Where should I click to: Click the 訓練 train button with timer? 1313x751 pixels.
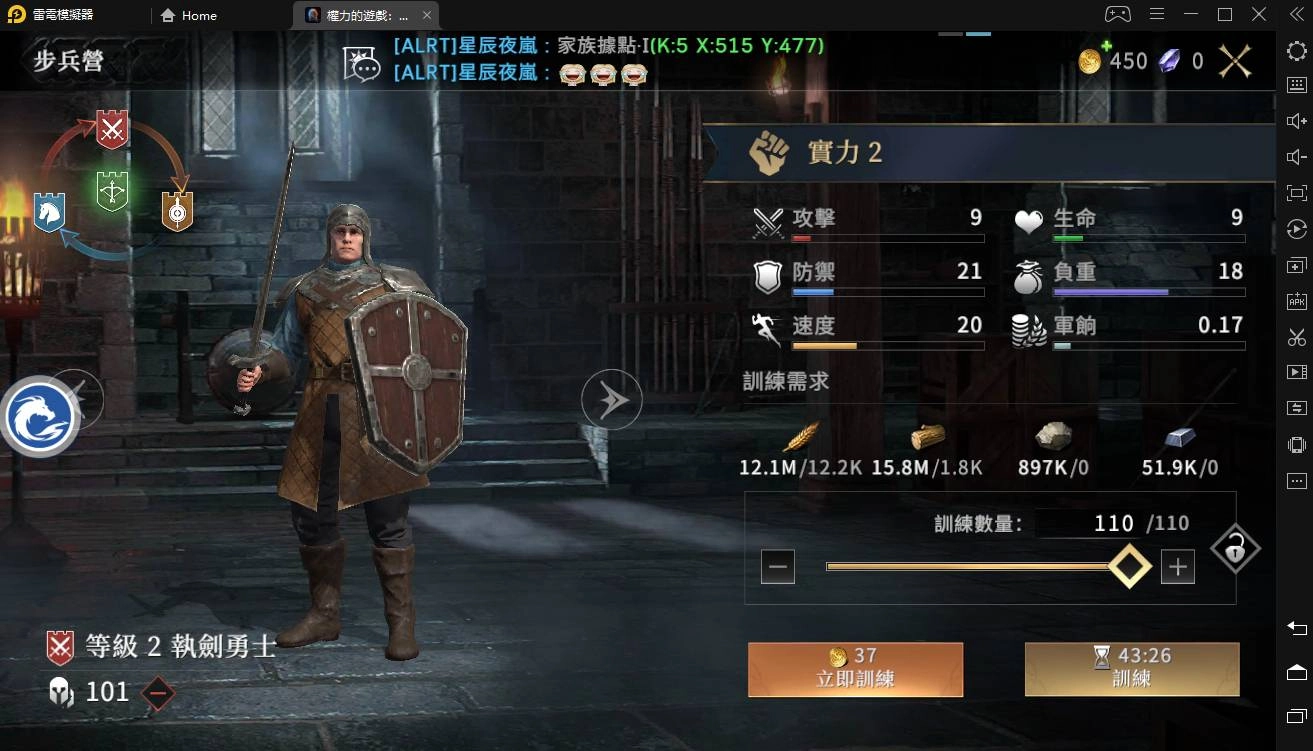point(1131,668)
